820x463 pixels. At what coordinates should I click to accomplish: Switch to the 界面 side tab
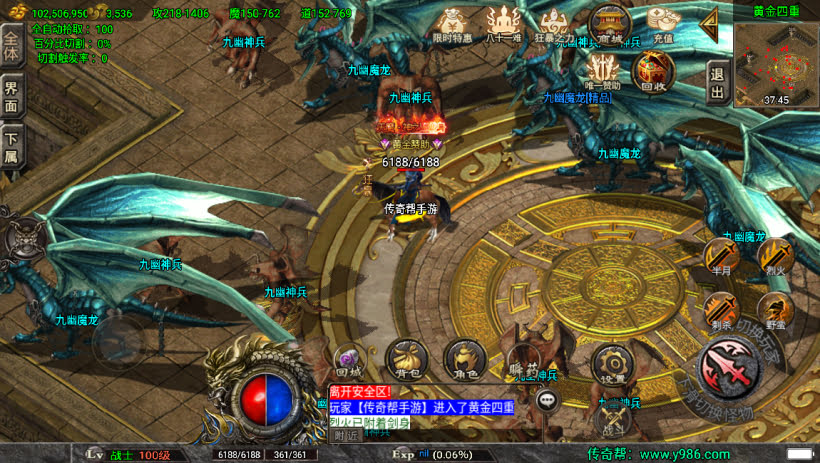11,95
